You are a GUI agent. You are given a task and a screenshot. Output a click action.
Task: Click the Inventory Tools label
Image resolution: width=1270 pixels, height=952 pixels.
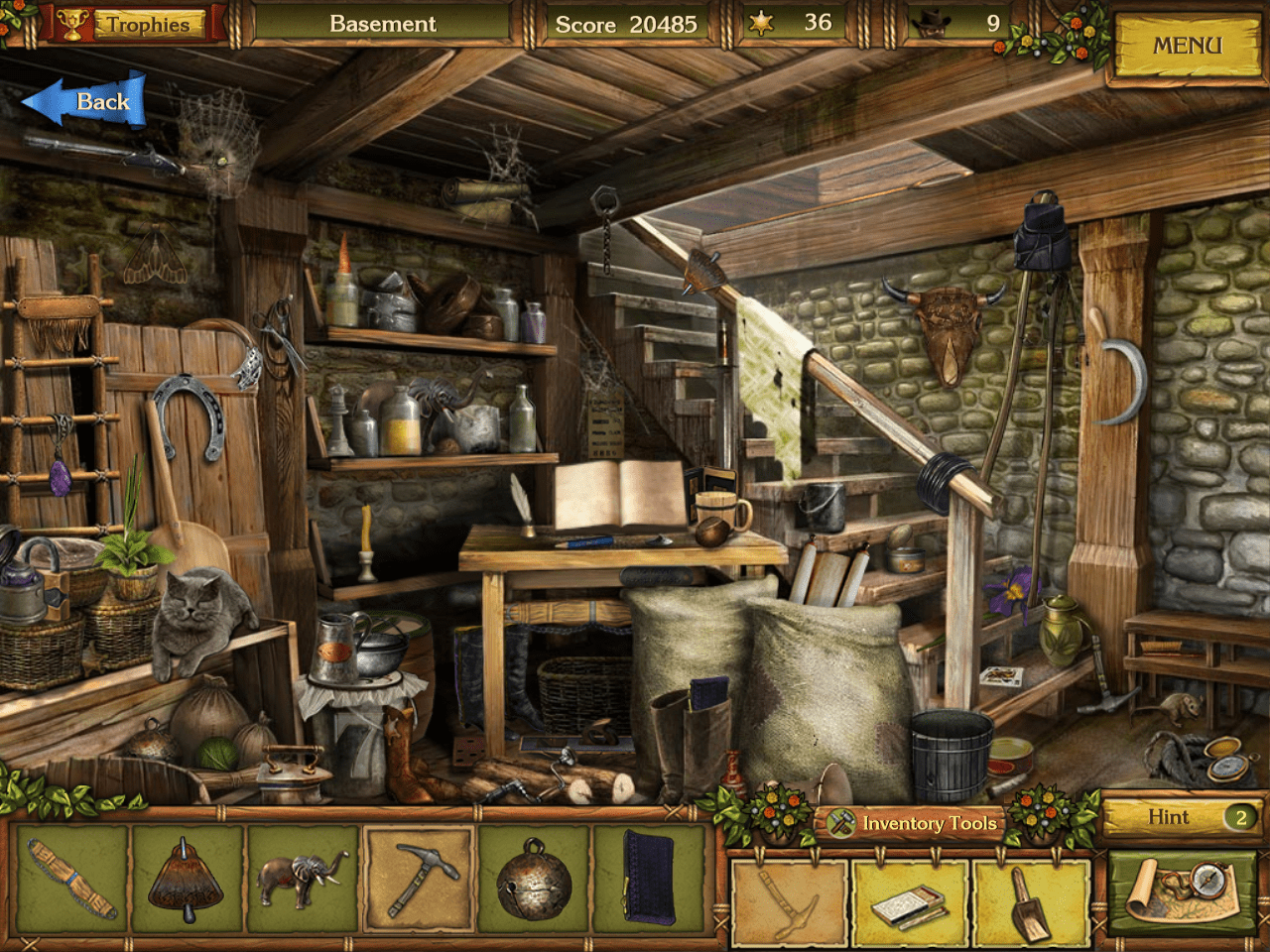[x=927, y=823]
